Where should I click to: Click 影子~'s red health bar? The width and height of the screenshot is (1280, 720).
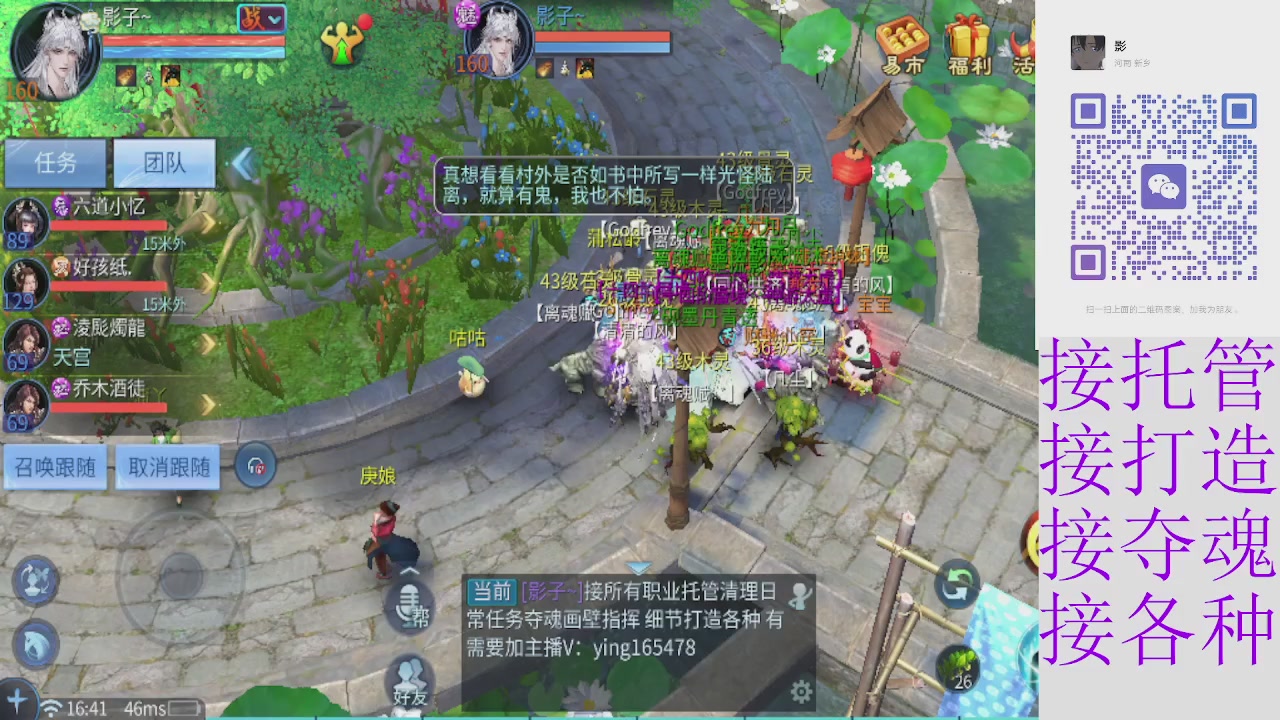click(195, 41)
